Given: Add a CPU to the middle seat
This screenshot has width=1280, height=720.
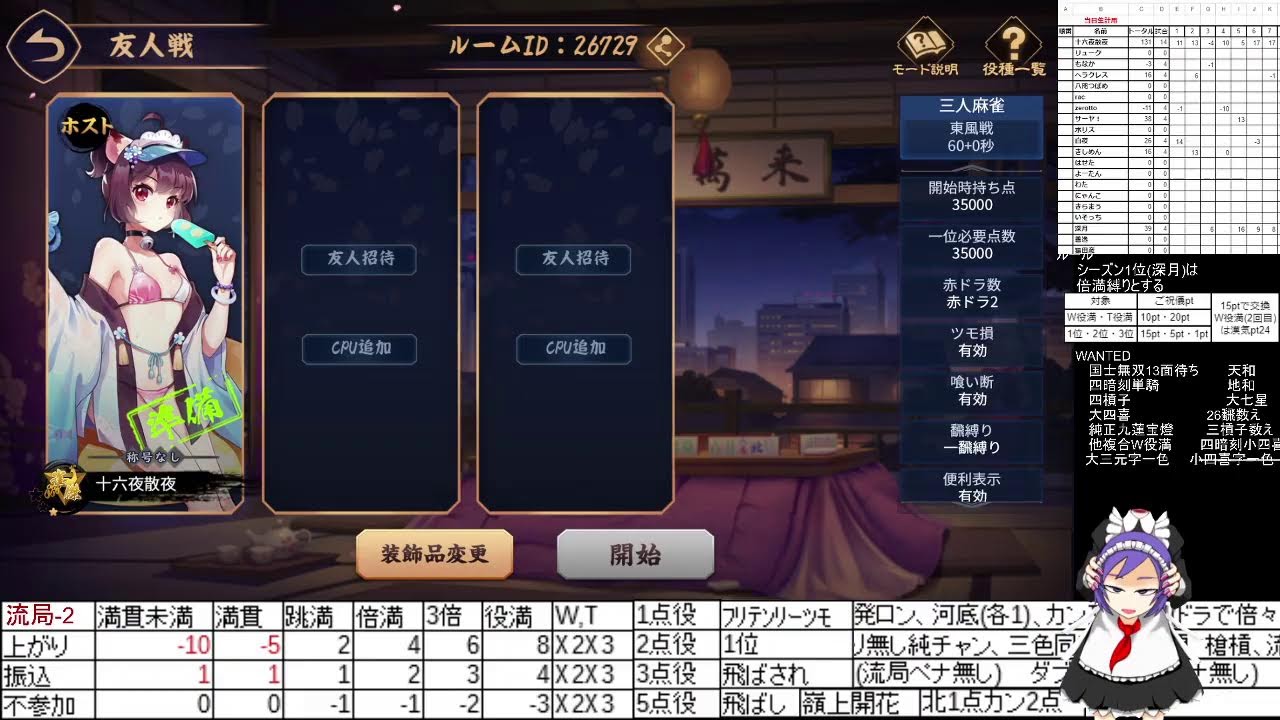Looking at the screenshot, I should [358, 349].
